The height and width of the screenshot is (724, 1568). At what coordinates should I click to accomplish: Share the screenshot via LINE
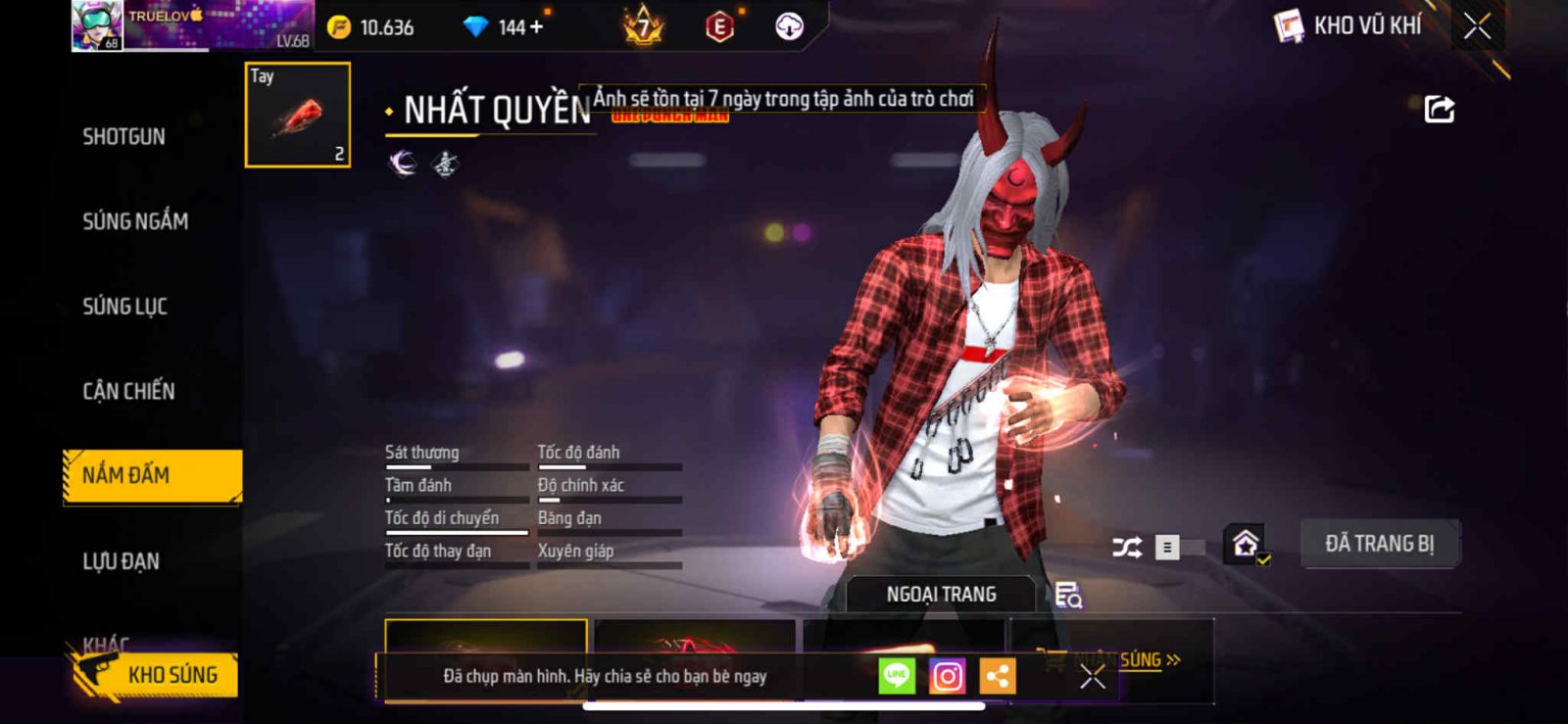[x=897, y=676]
